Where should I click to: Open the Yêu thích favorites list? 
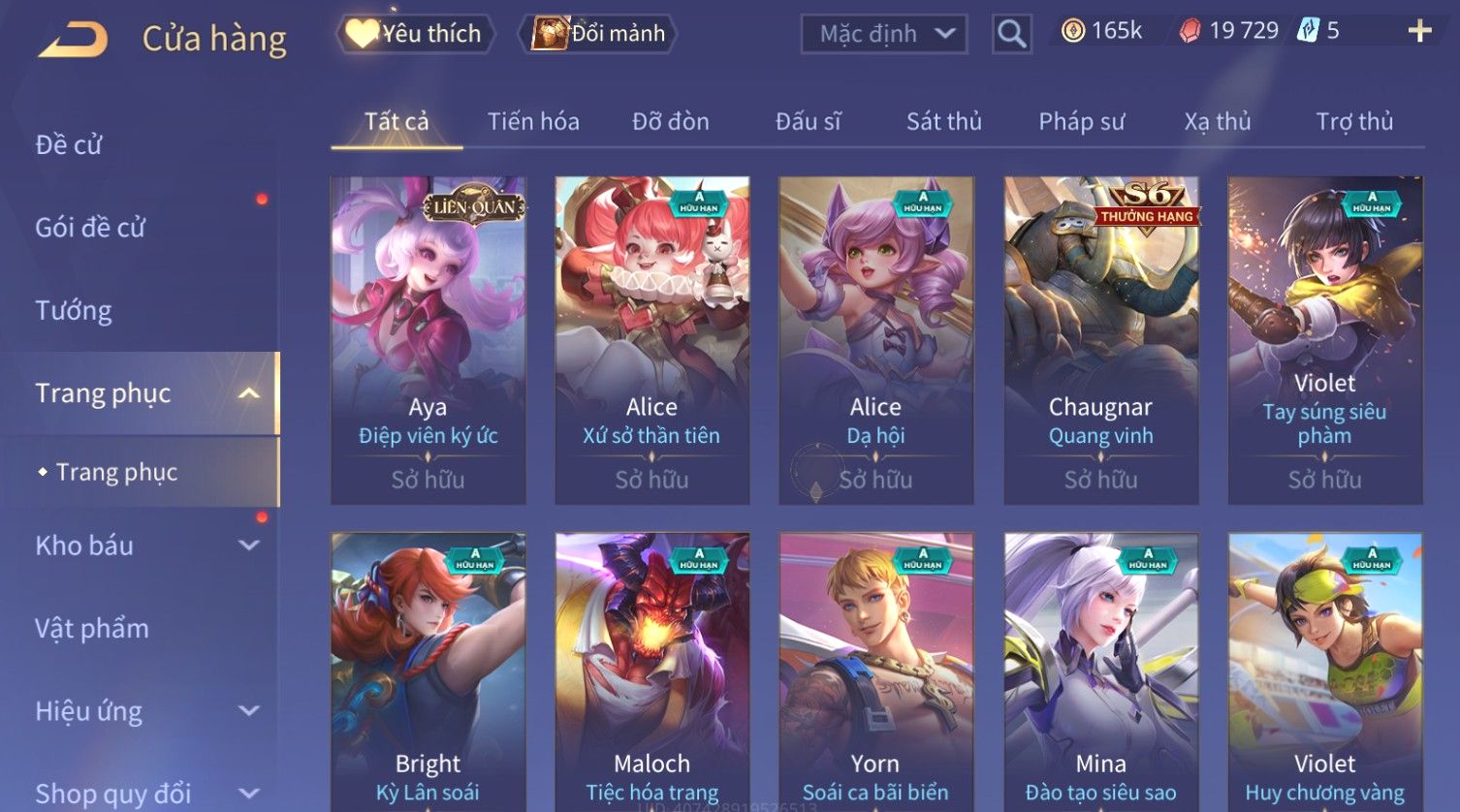415,34
